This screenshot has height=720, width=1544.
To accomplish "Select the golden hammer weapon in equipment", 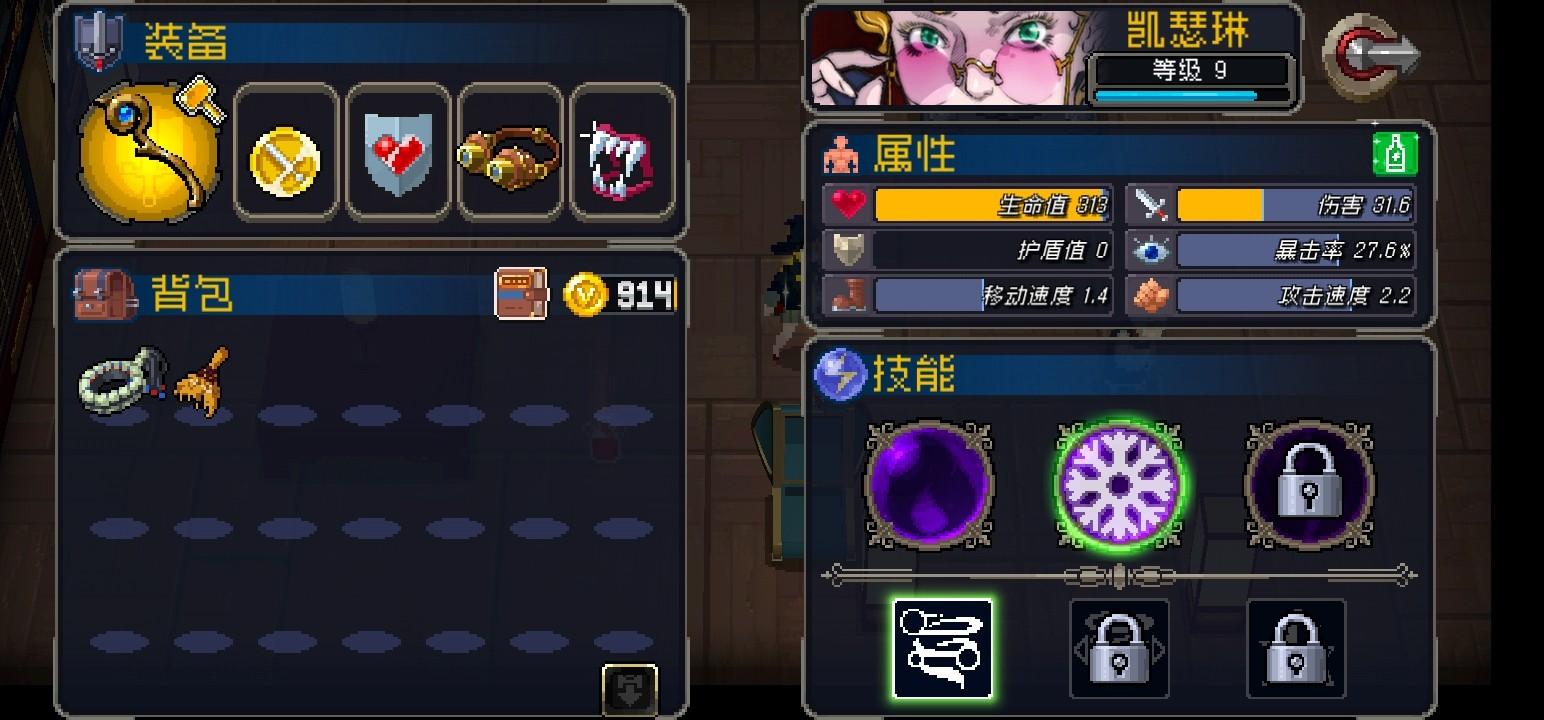I will [x=150, y=150].
